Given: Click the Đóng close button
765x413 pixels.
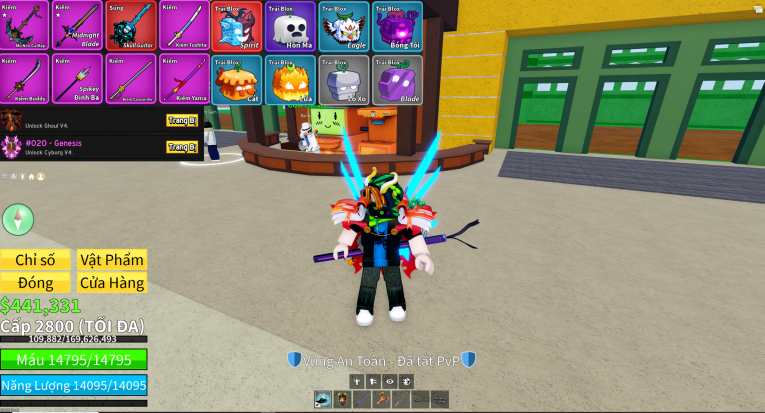Looking at the screenshot, I should pyautogui.click(x=35, y=283).
